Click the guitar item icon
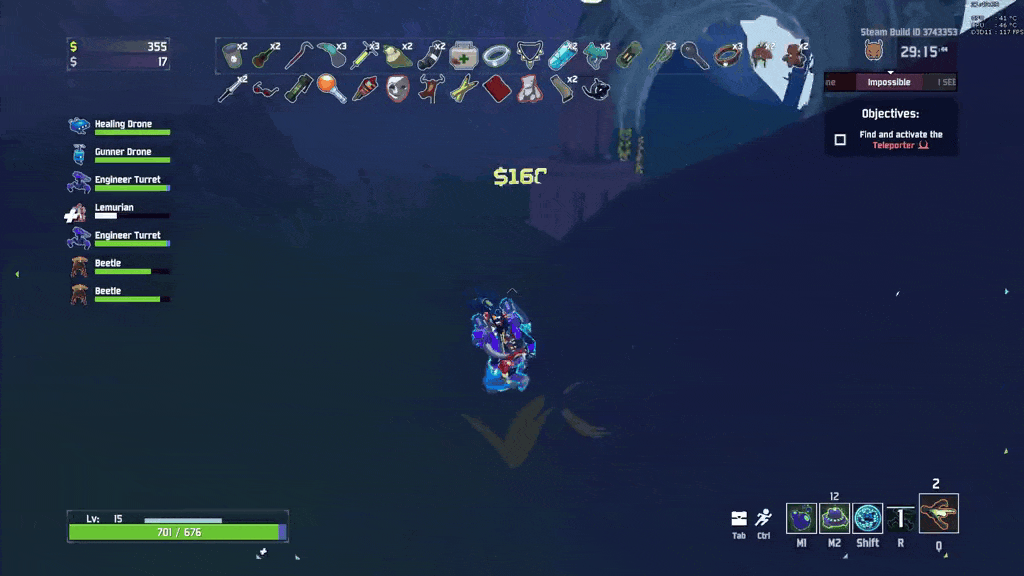 265,54
